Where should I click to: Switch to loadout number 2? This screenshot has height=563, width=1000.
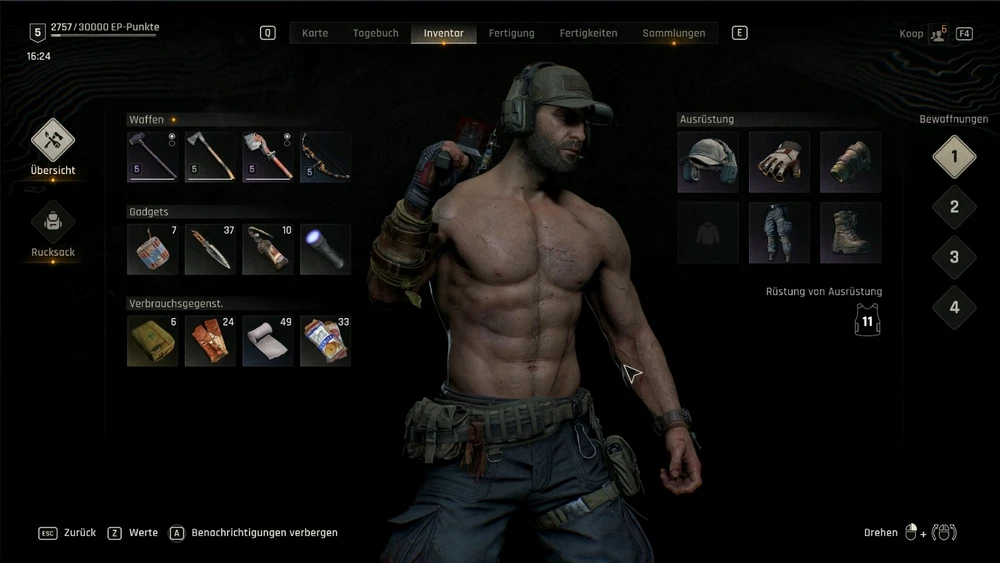[x=954, y=207]
